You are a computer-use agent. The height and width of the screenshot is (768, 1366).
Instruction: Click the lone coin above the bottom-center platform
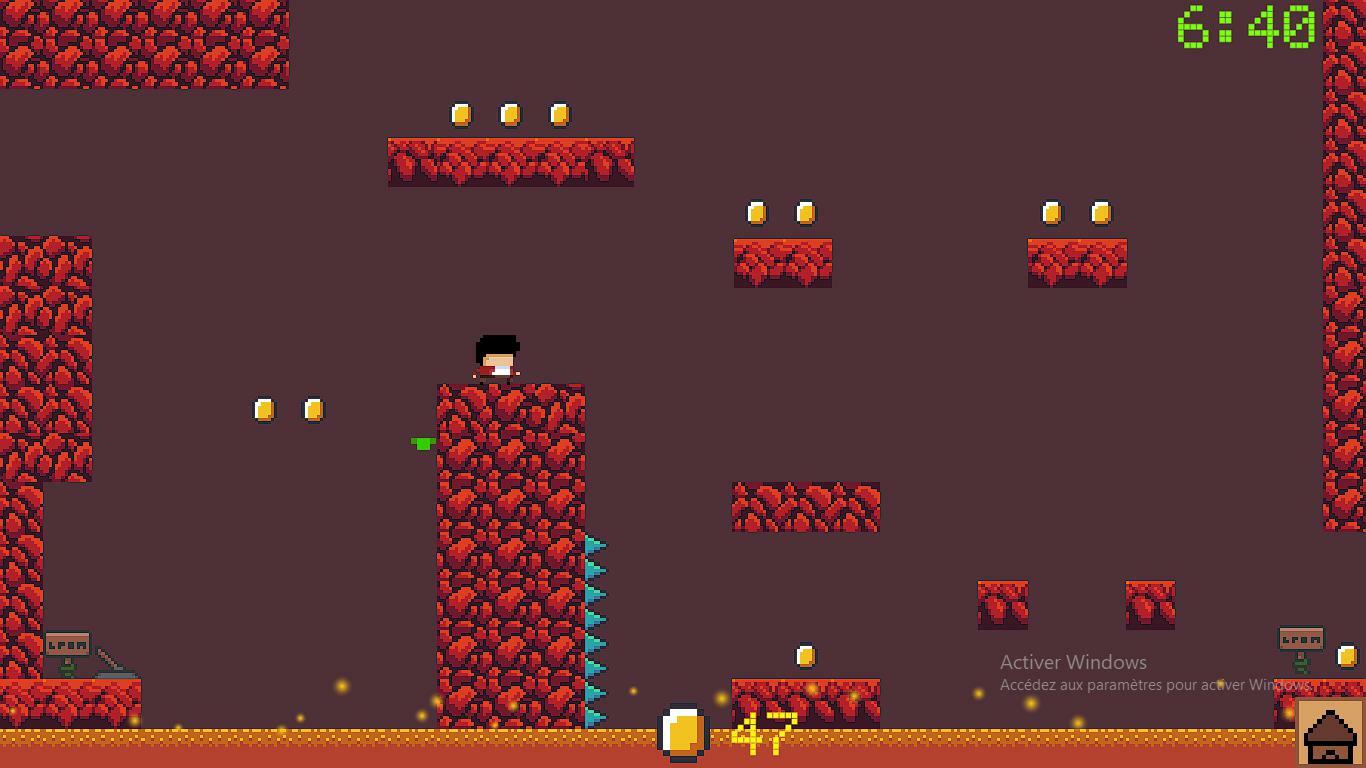[805, 655]
